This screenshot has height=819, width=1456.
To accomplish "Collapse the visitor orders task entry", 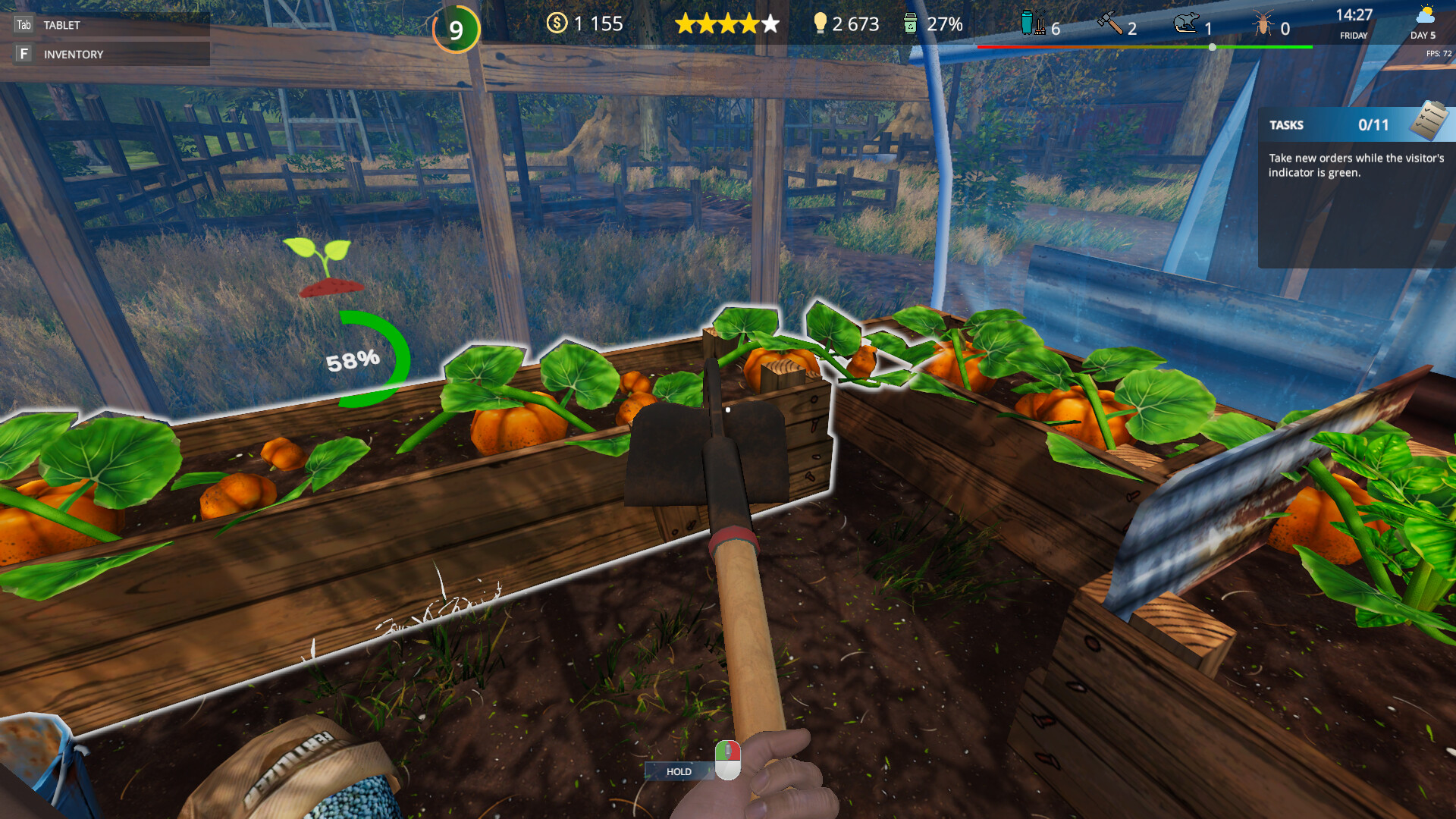I will point(1357,165).
